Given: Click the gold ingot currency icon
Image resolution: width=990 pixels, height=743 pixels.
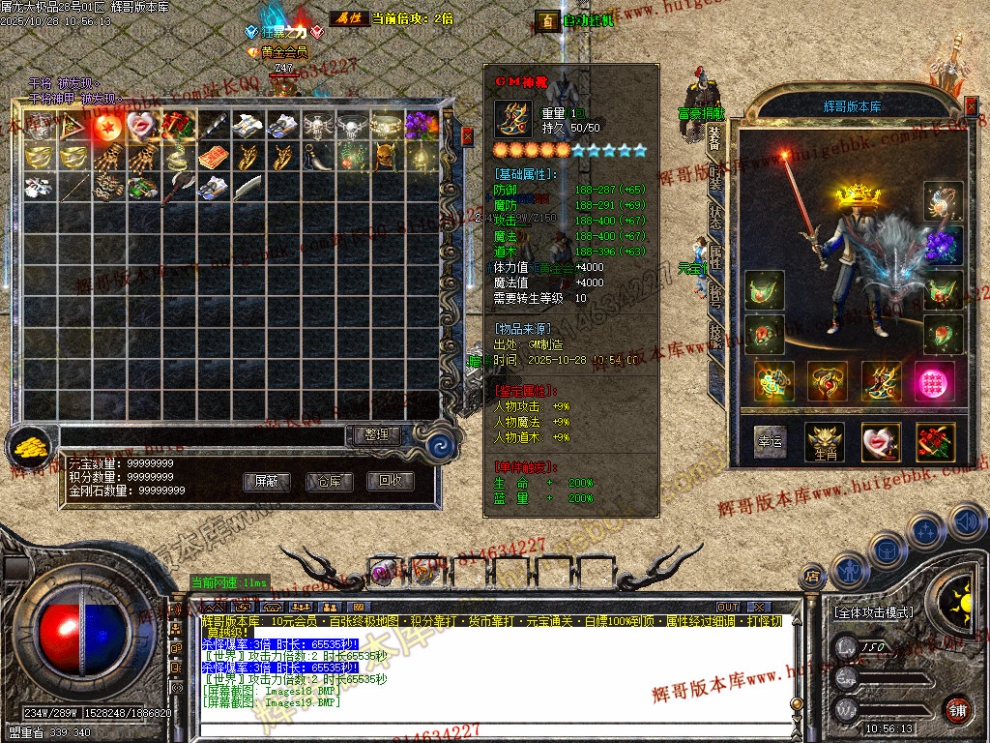Looking at the screenshot, I should [30, 448].
